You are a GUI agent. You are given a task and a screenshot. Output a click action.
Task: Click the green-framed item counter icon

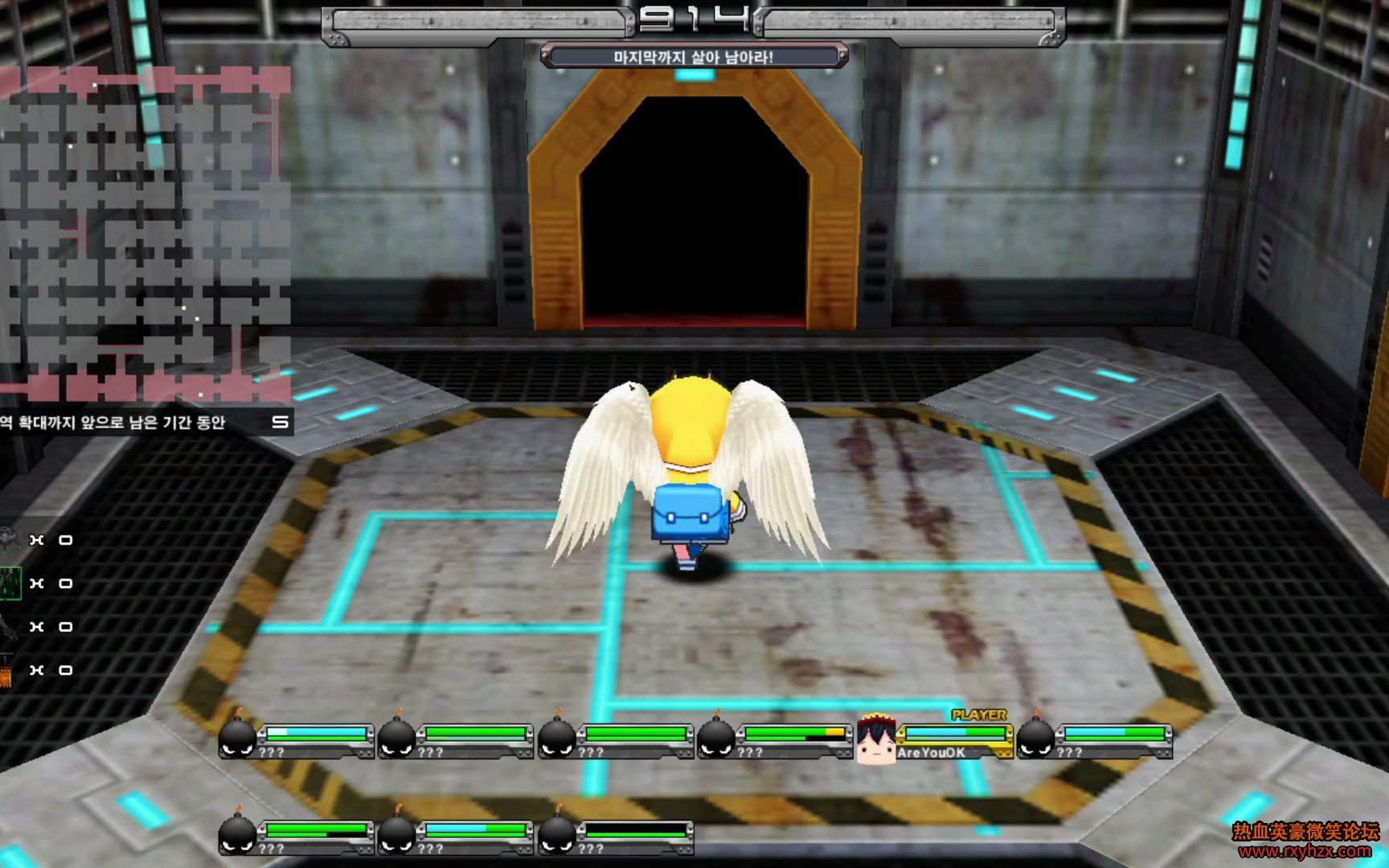coord(10,583)
